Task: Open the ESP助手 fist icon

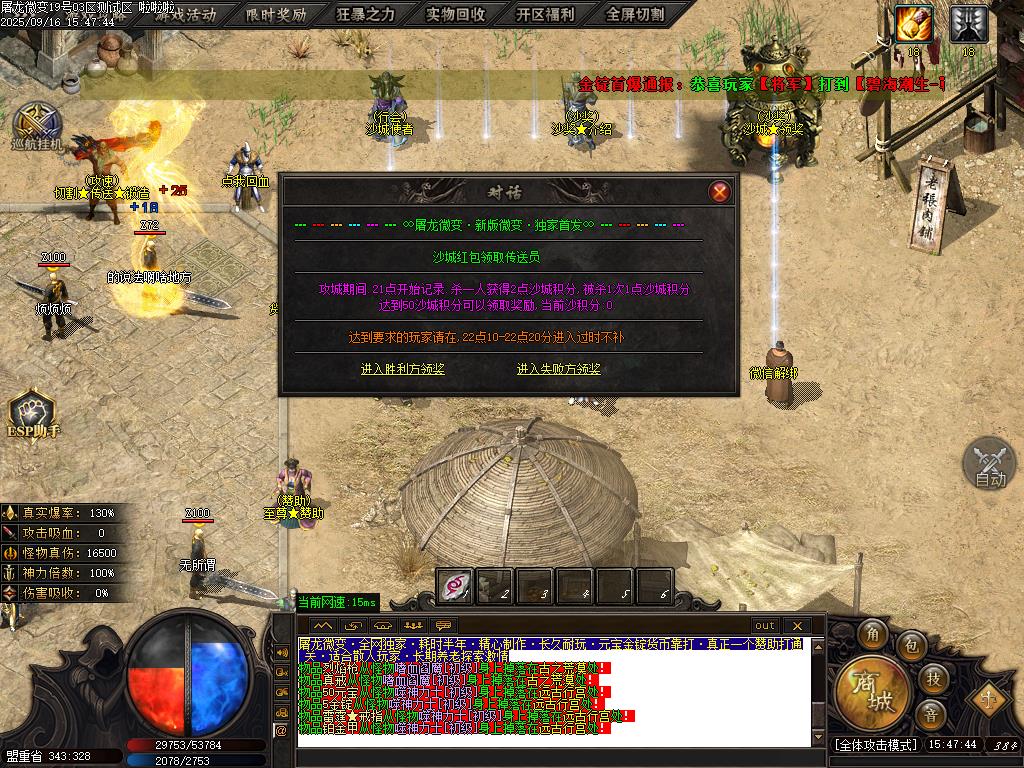Action: [x=32, y=413]
